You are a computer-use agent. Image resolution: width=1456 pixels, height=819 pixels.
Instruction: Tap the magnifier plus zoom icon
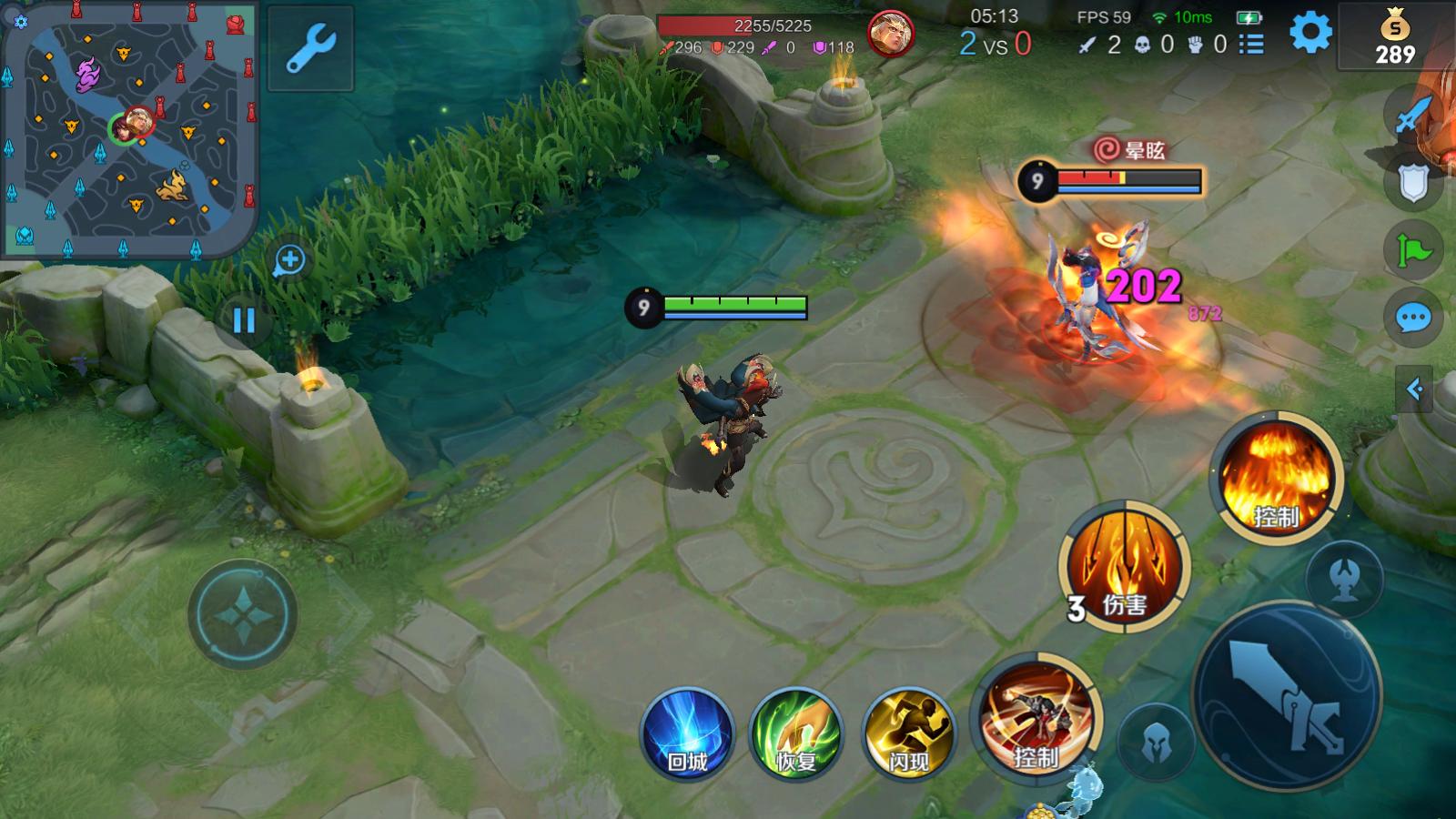289,261
